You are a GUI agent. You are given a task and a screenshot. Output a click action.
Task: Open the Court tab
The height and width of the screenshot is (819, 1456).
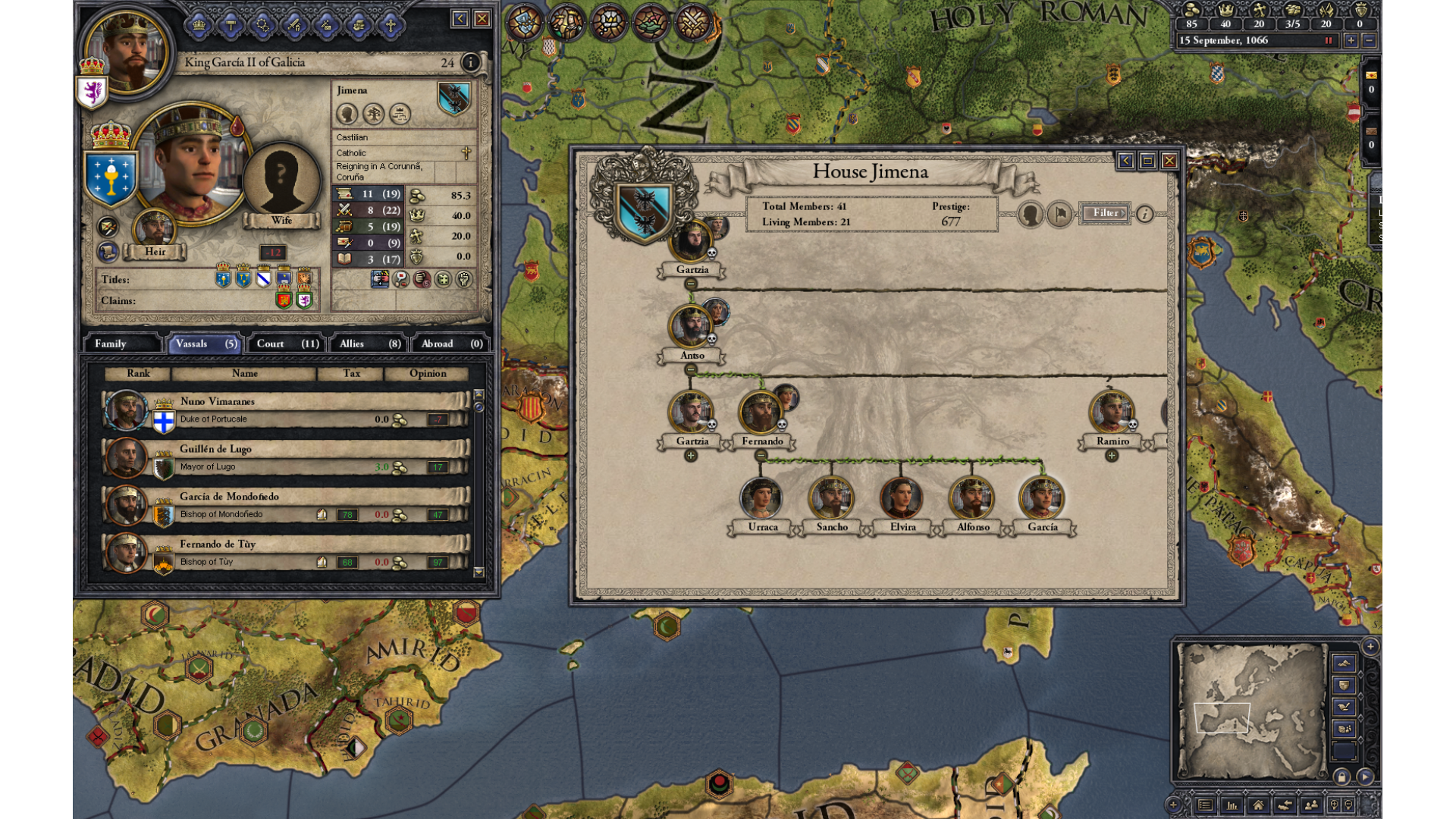[x=287, y=344]
